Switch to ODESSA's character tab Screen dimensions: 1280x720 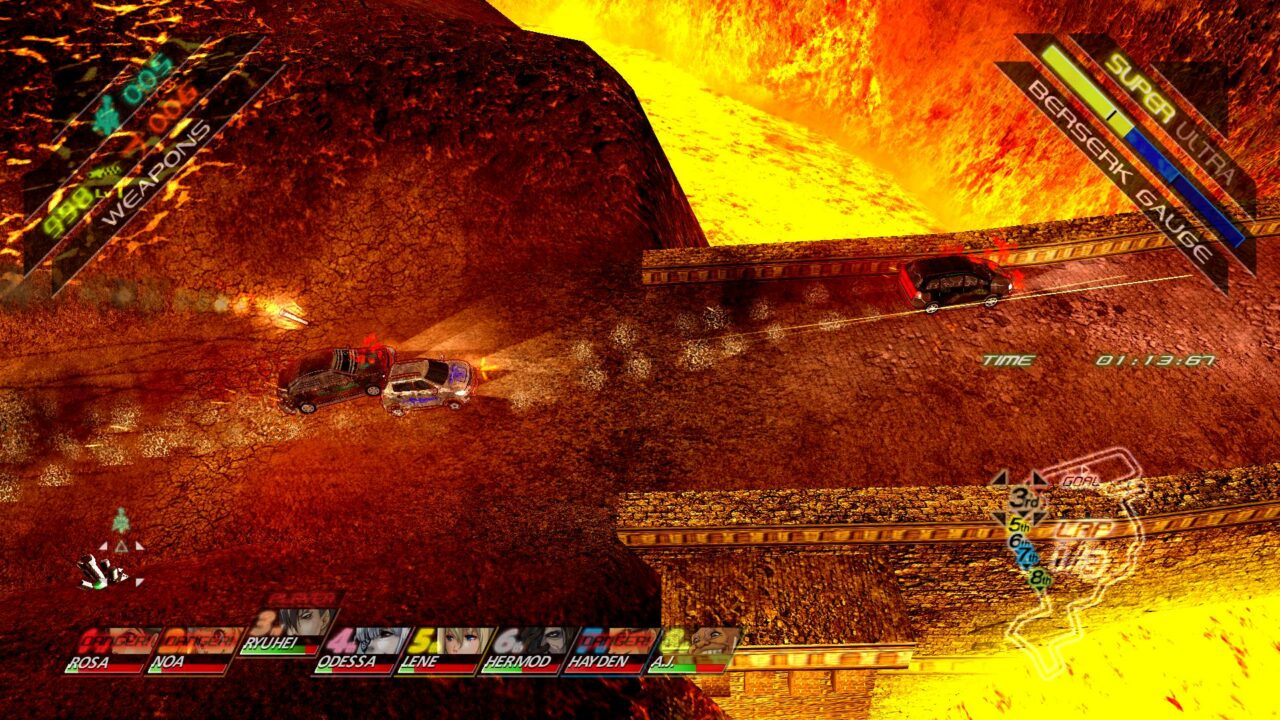coord(348,660)
